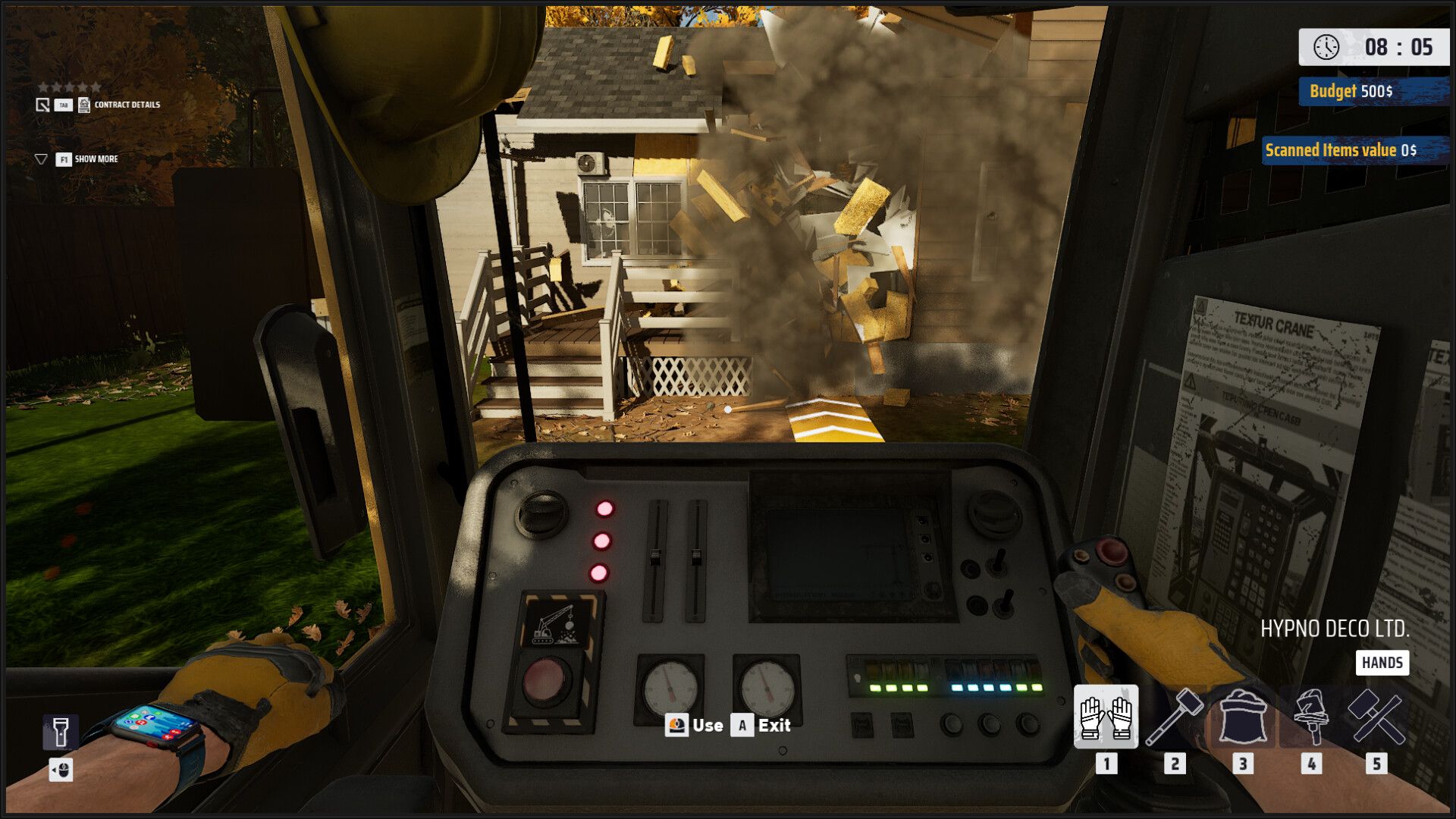The width and height of the screenshot is (1456, 819).
Task: Click the HANDS label under Hypno Deco Ltd.
Action: point(1383,662)
